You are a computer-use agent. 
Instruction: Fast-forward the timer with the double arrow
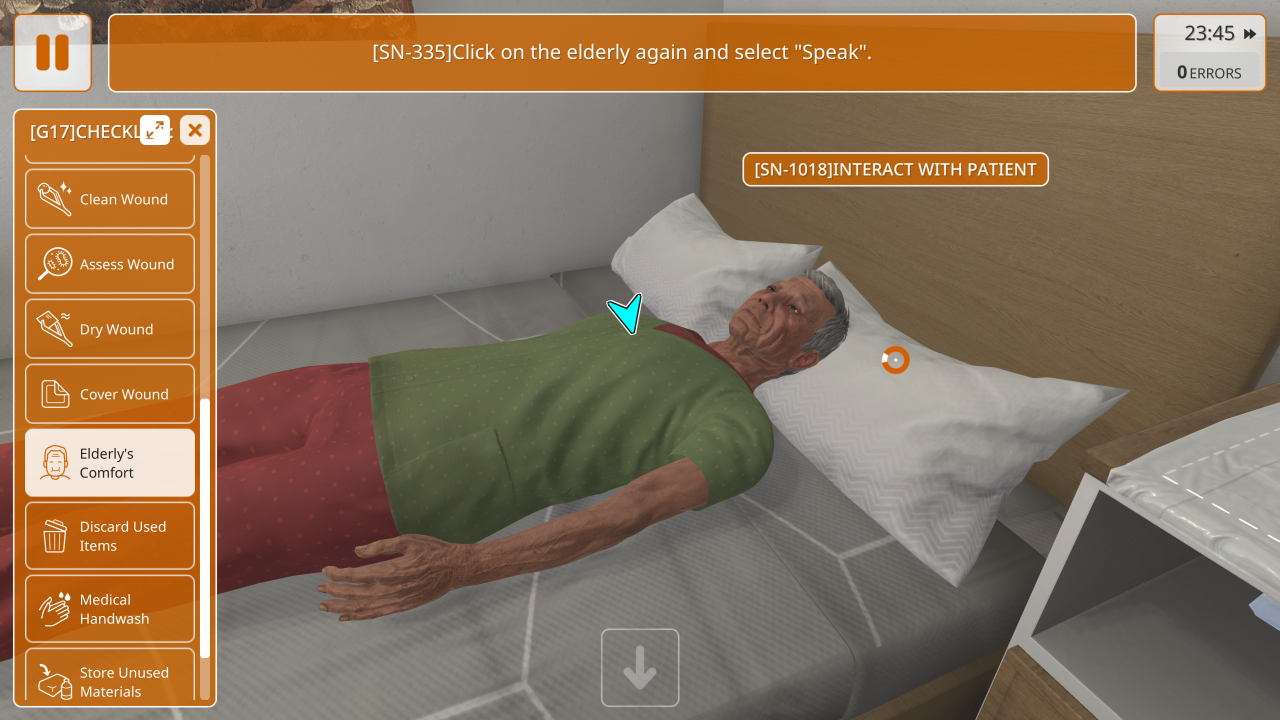coord(1250,34)
